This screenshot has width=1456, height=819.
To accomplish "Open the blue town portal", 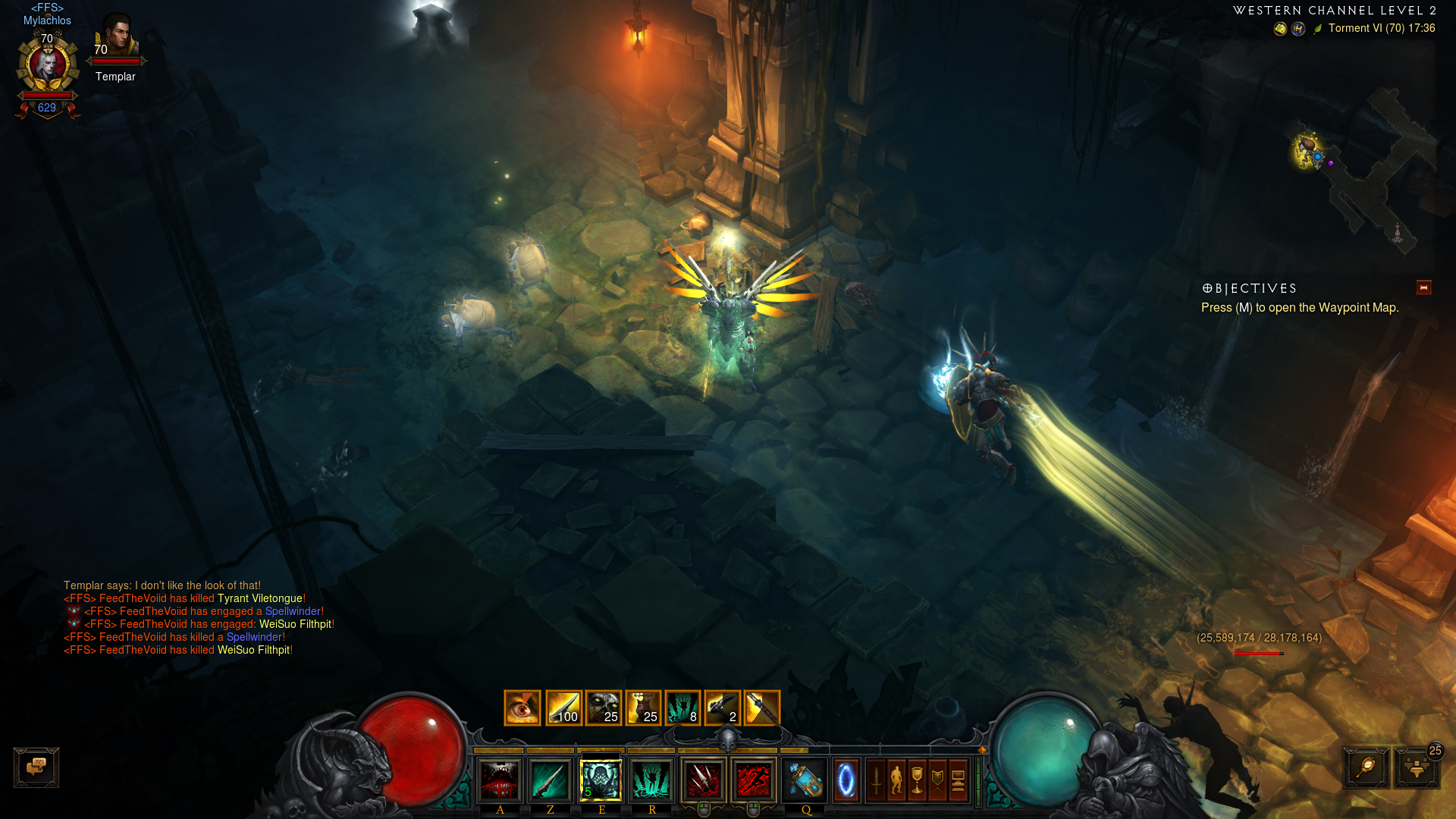I will [x=846, y=780].
